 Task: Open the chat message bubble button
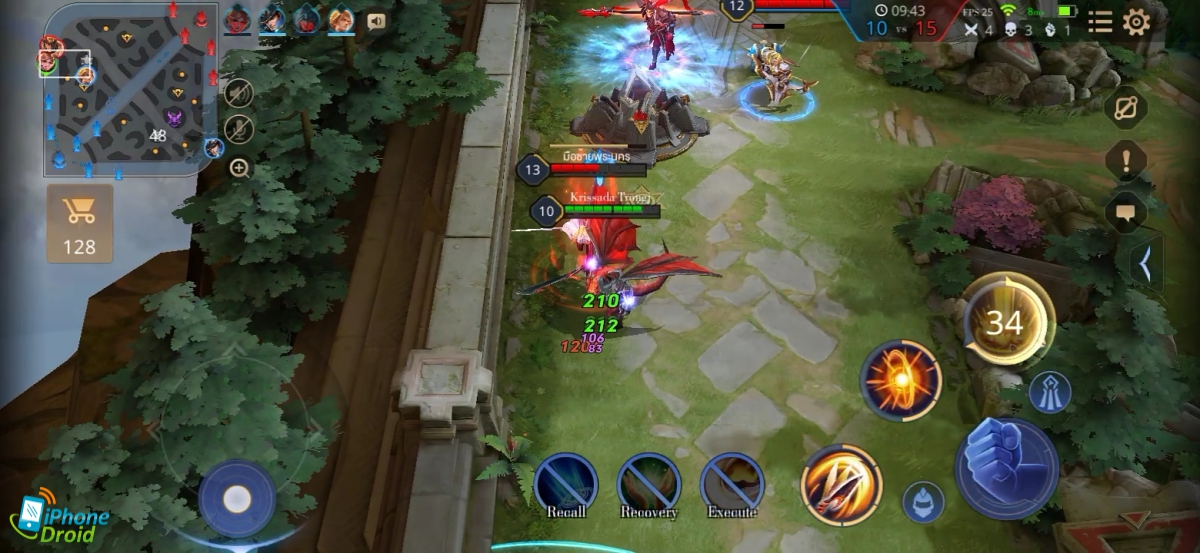pyautogui.click(x=1130, y=212)
